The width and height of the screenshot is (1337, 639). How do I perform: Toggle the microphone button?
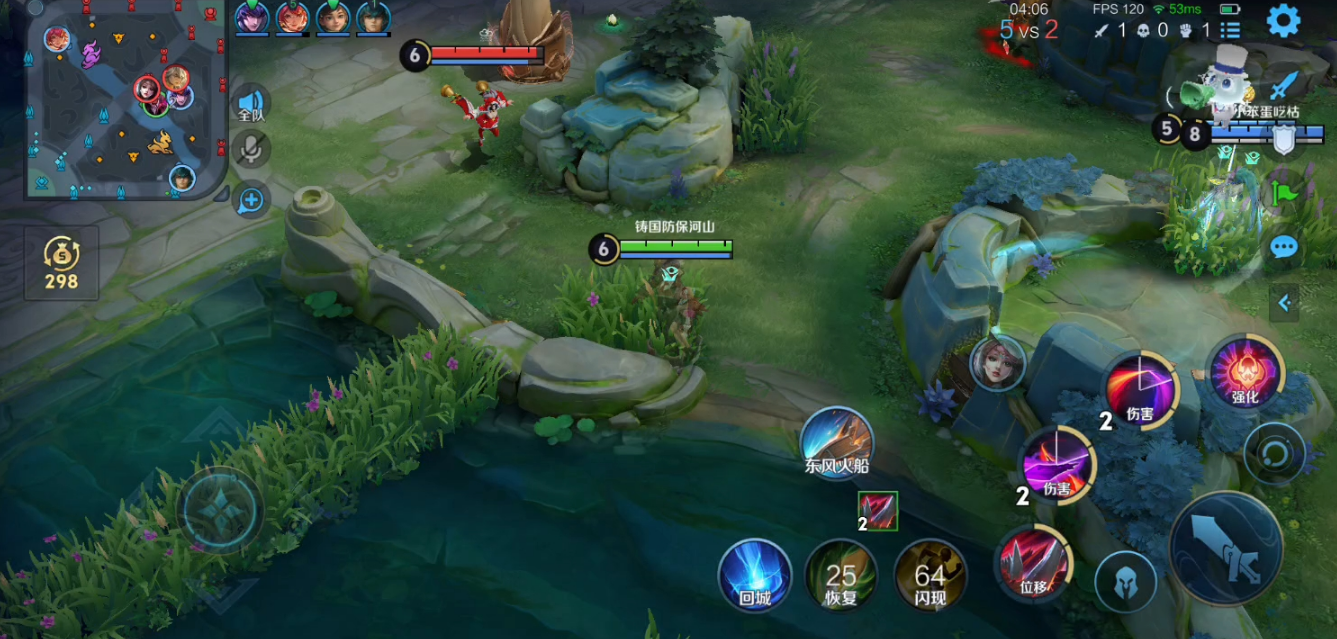point(251,150)
